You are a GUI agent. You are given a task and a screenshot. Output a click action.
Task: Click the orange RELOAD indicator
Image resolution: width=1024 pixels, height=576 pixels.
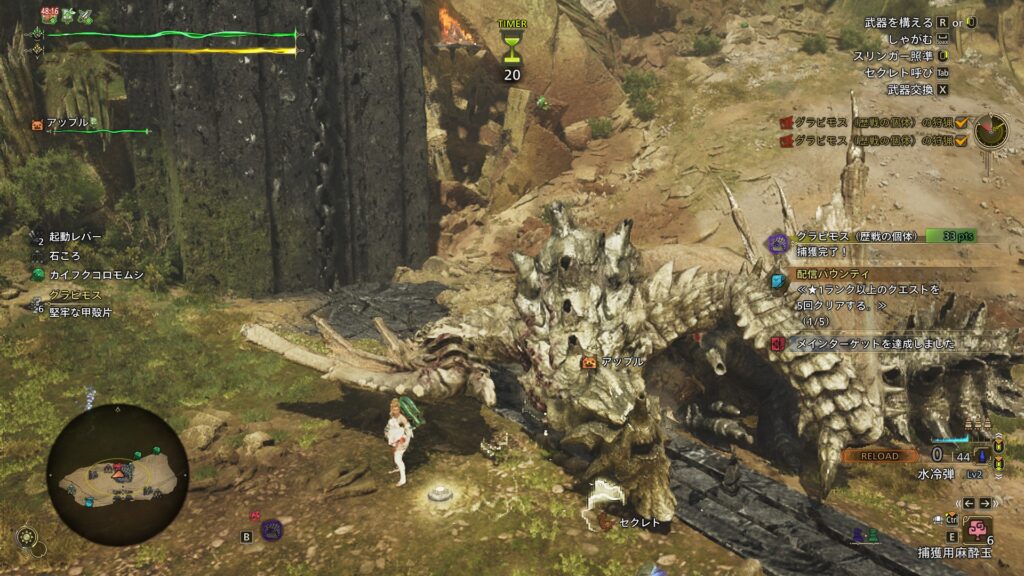pyautogui.click(x=879, y=455)
